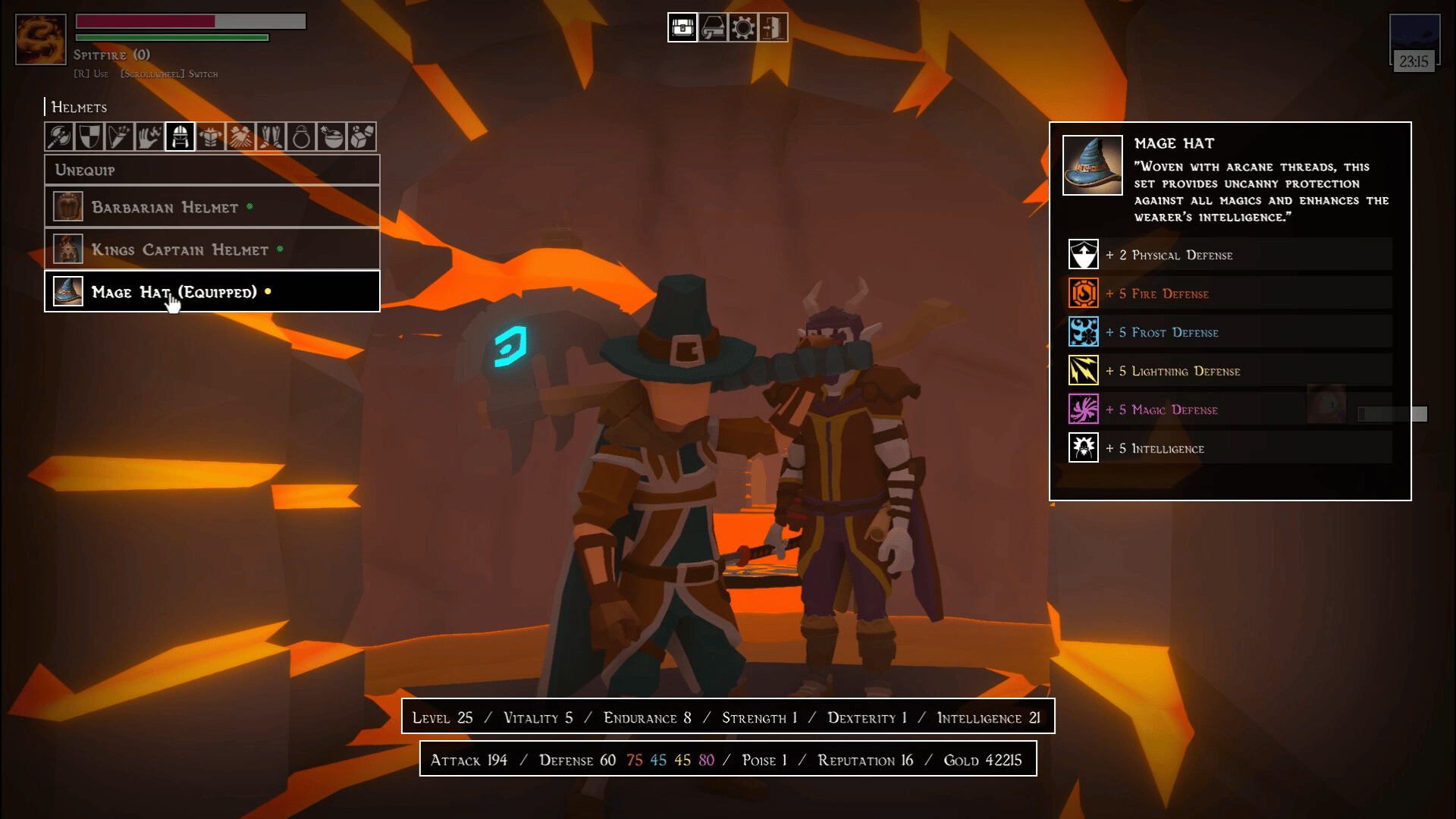This screenshot has width=1456, height=819.
Task: Select the helmets category icon
Action: [180, 137]
